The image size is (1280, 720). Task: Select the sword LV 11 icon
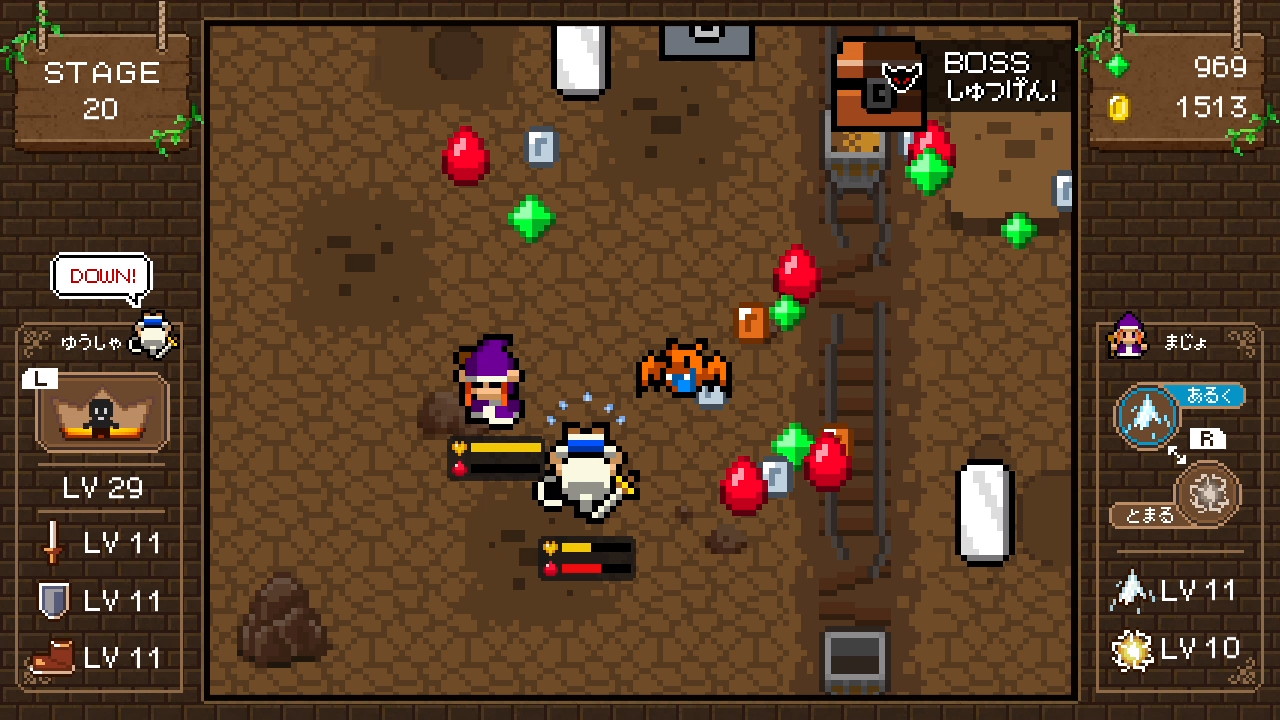(51, 543)
